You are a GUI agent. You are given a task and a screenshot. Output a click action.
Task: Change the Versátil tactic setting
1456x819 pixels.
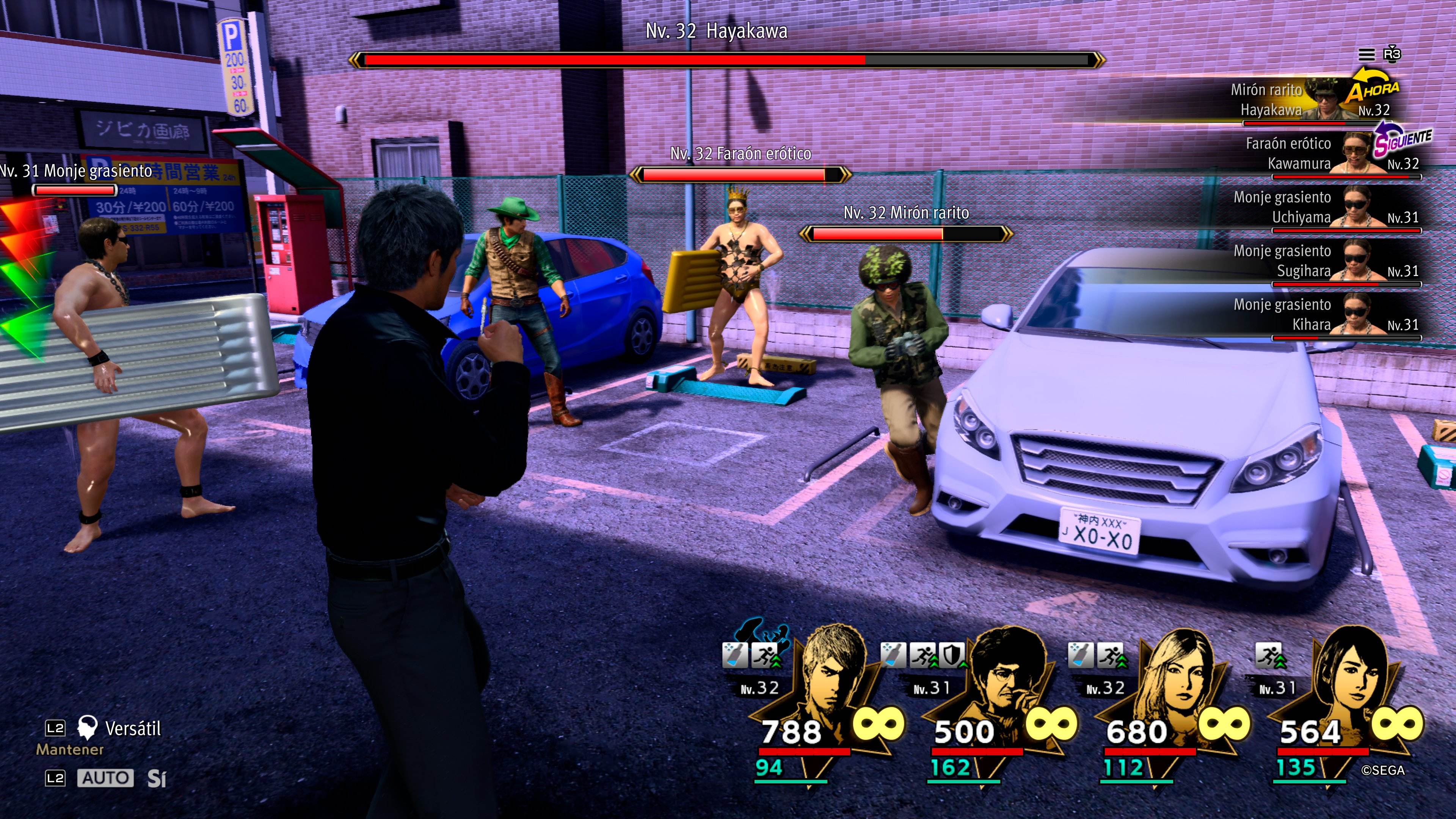[132, 728]
